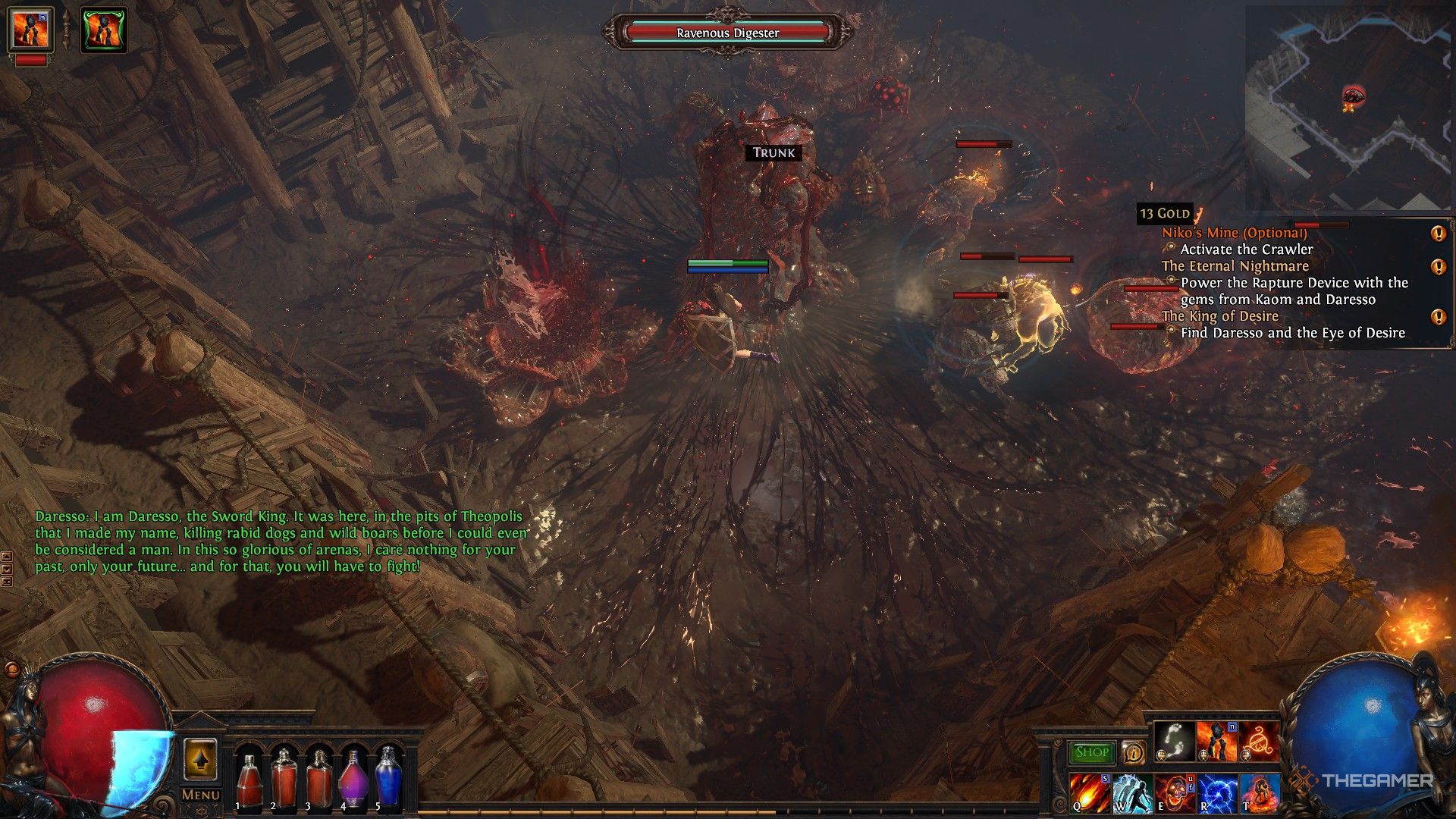The height and width of the screenshot is (819, 1456).
Task: Activate the flaming skull skill on E
Action: coord(1175,792)
